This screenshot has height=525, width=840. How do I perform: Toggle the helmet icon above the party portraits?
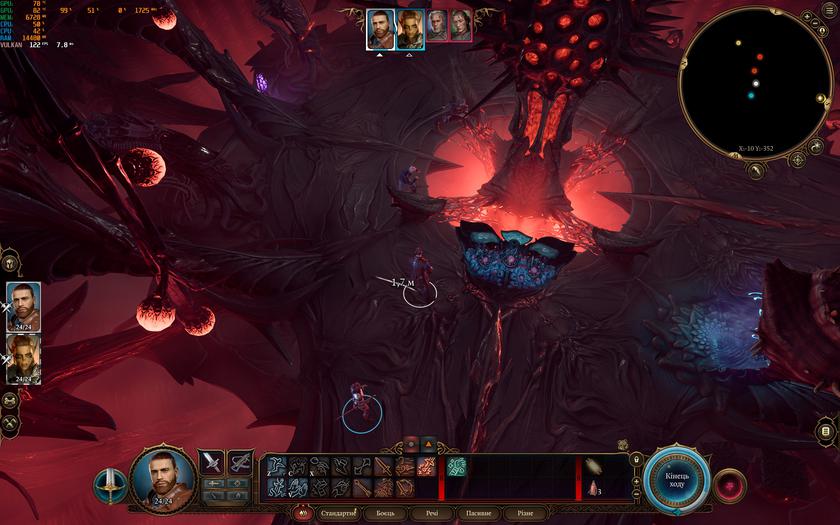(8, 265)
